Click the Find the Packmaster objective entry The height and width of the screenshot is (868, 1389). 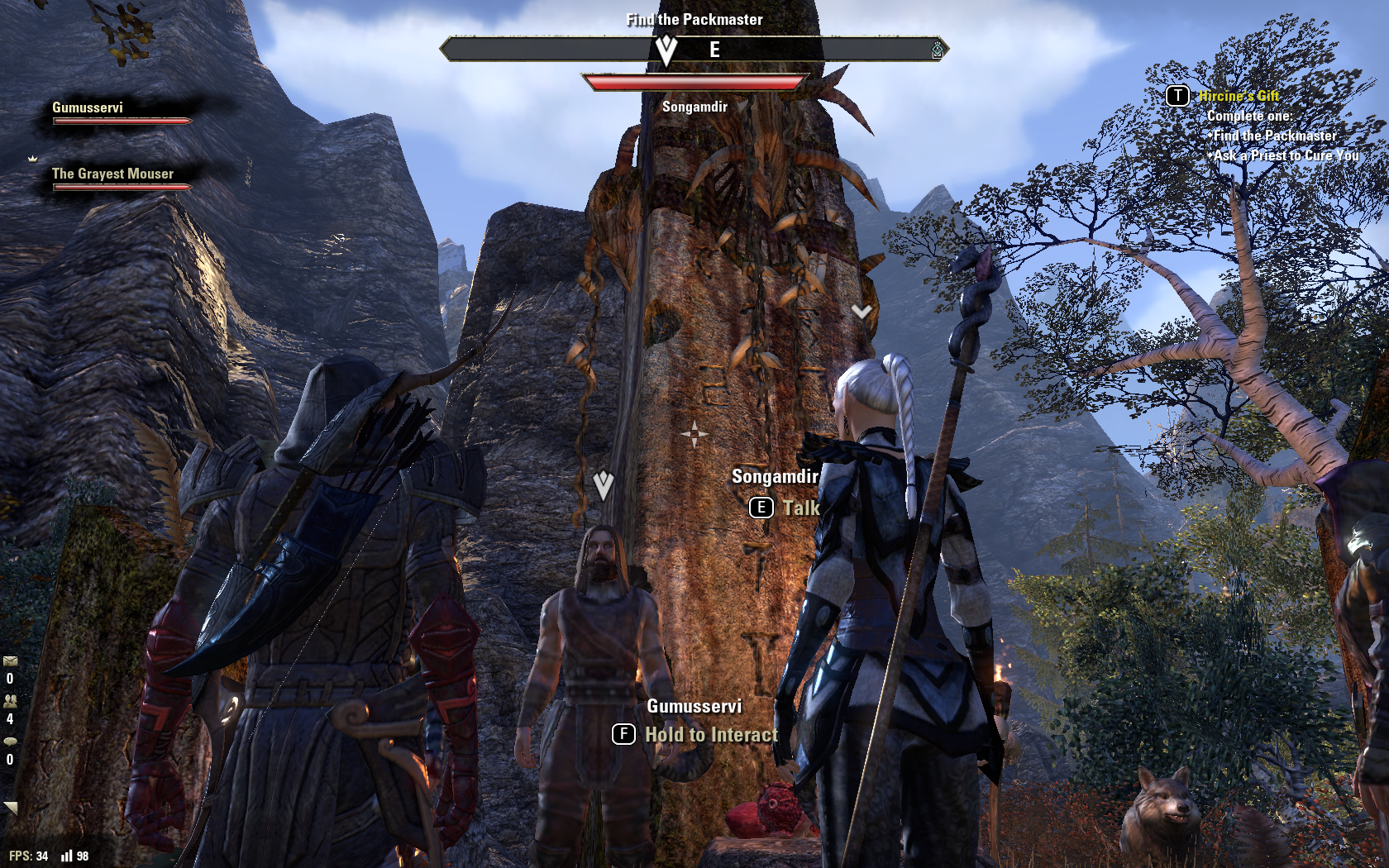1275,136
